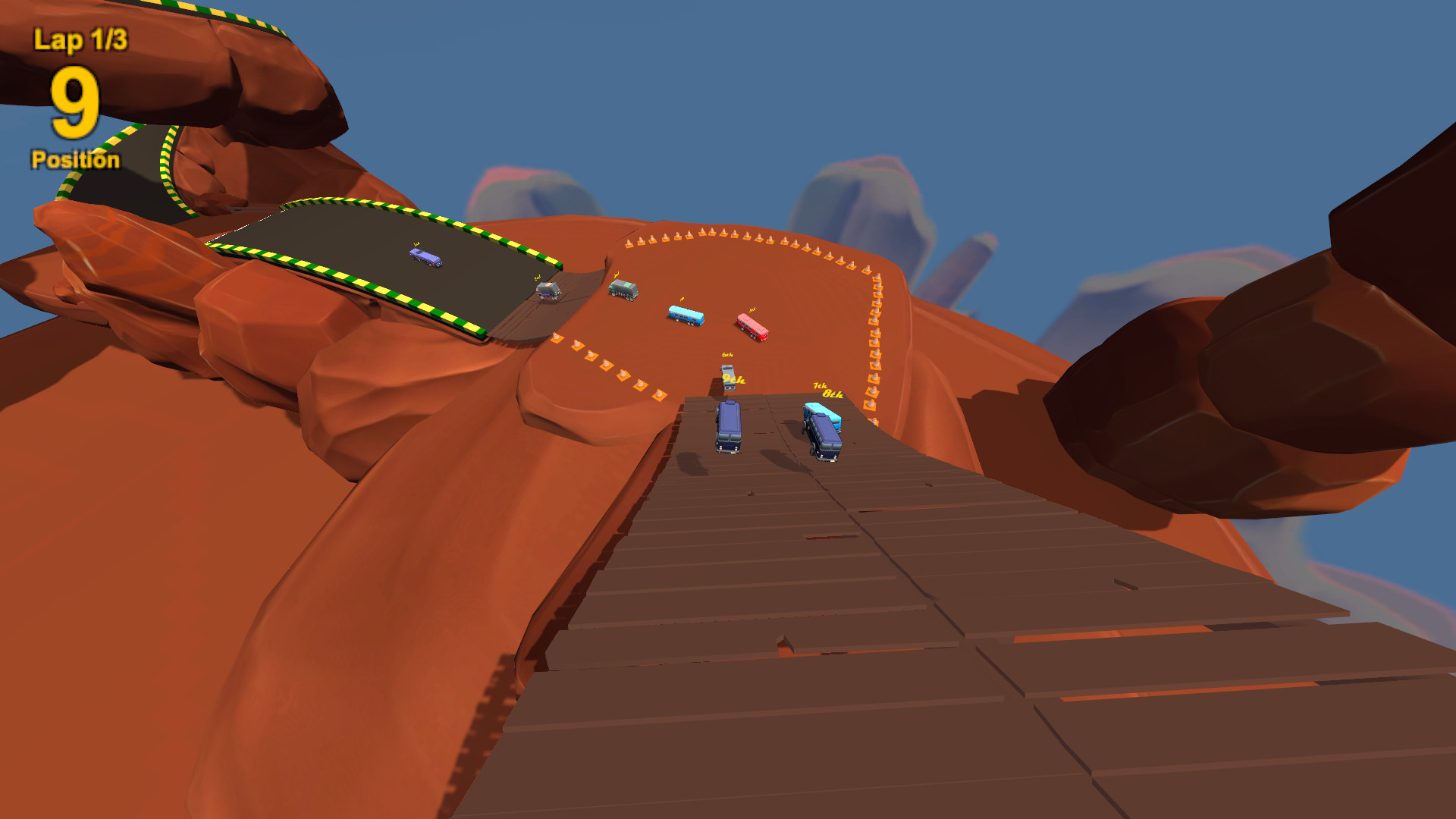Click the 7th place position label
The image size is (1456, 819).
[x=820, y=386]
